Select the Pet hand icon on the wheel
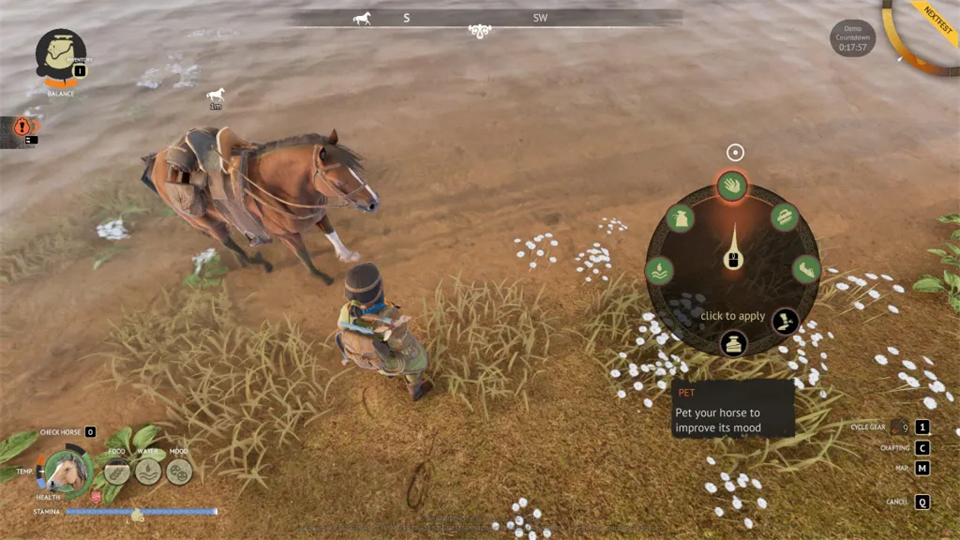This screenshot has height=540, width=960. pos(732,185)
